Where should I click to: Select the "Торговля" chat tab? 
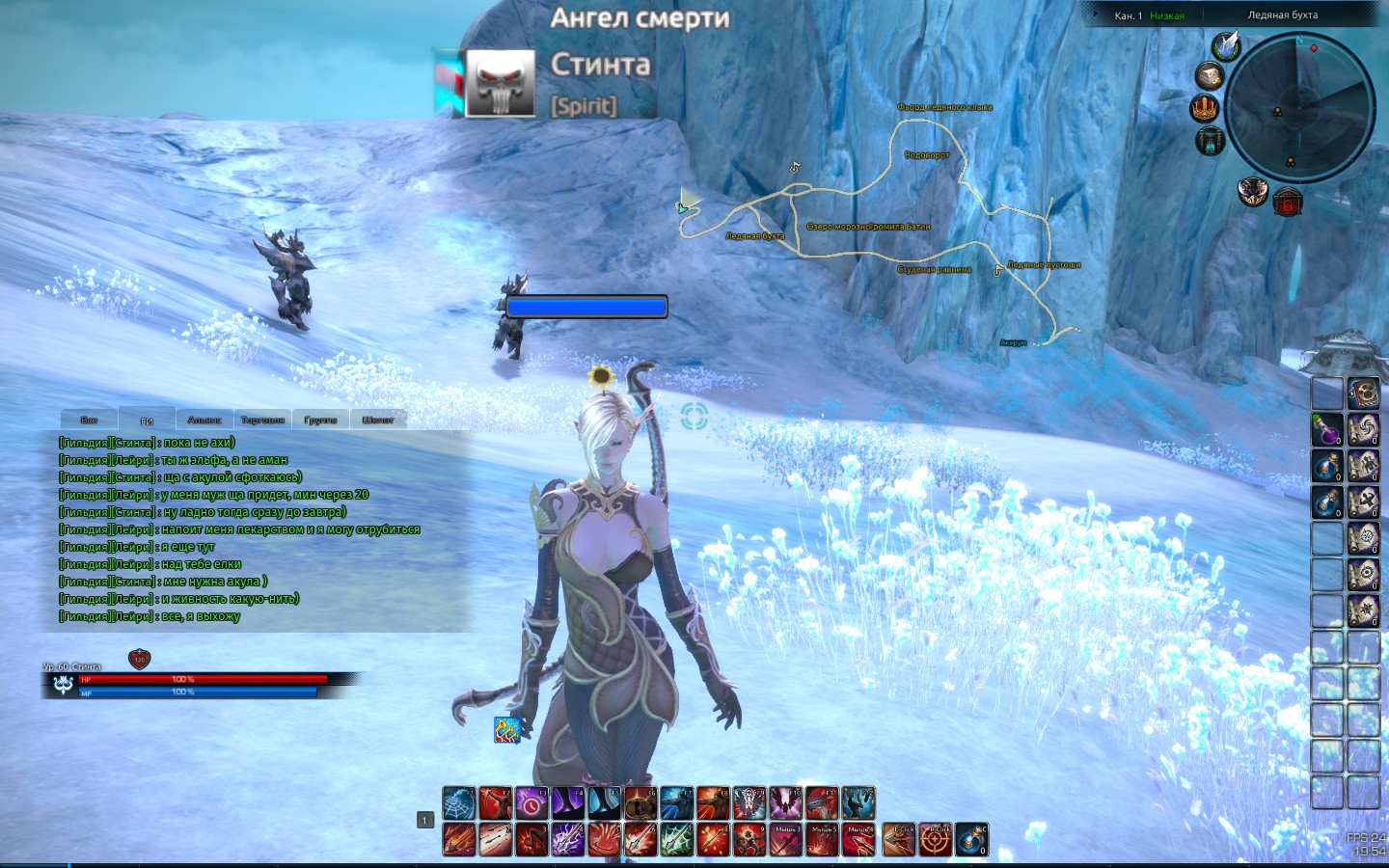point(262,420)
